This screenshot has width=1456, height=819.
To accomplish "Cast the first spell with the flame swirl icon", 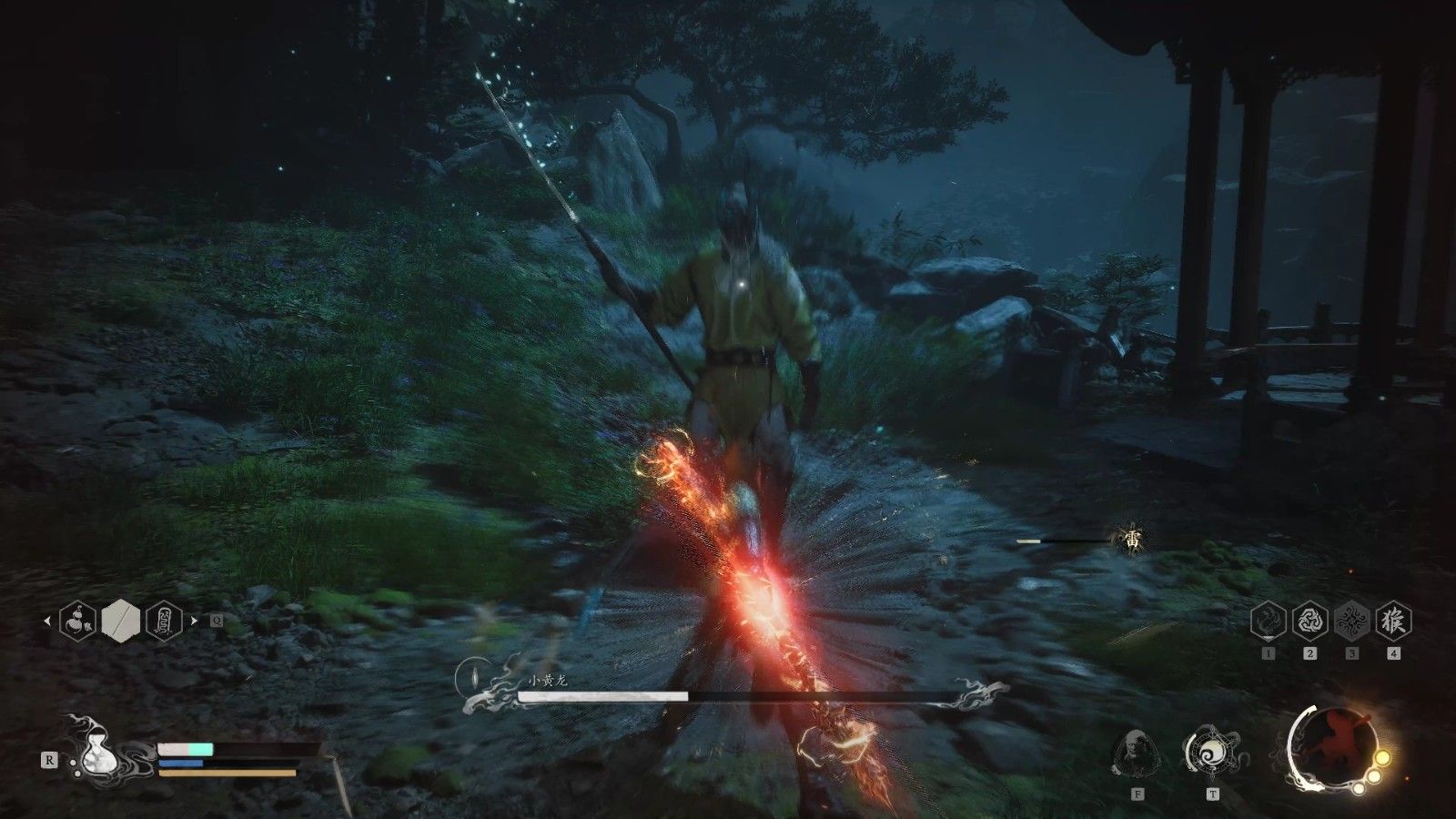I will tap(1269, 622).
